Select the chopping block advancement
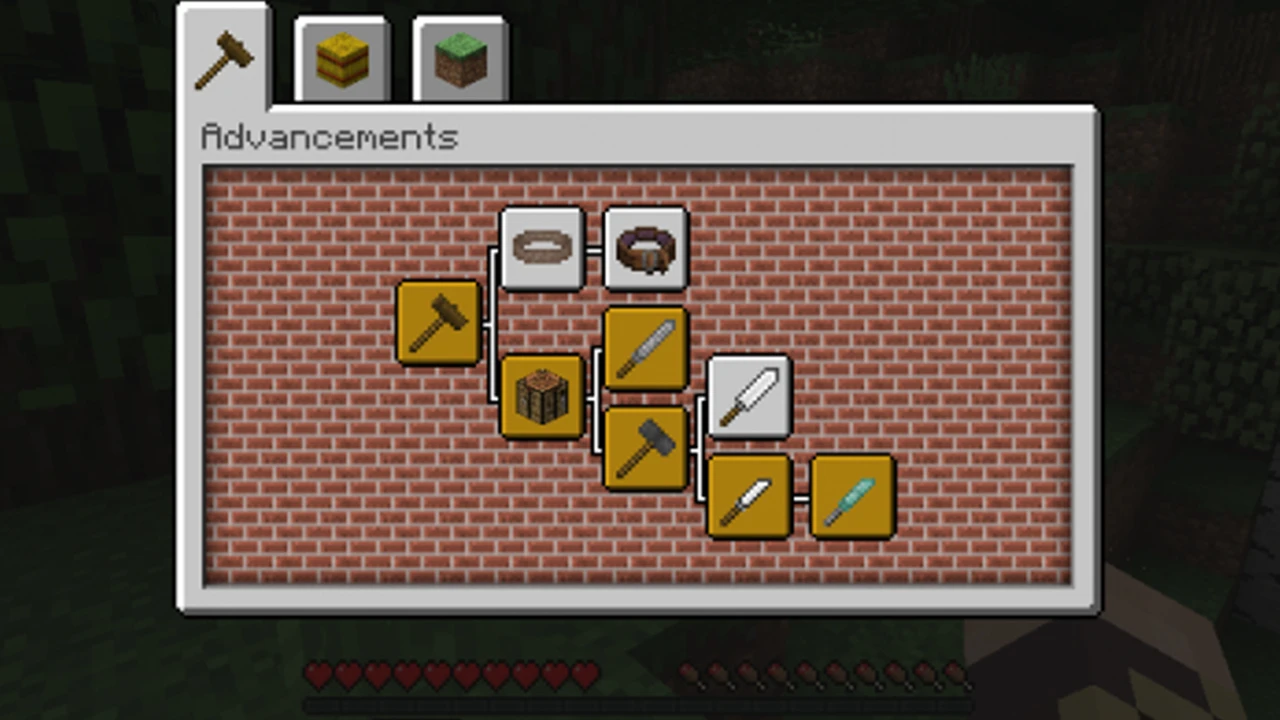The image size is (1280, 720). pyautogui.click(x=542, y=397)
